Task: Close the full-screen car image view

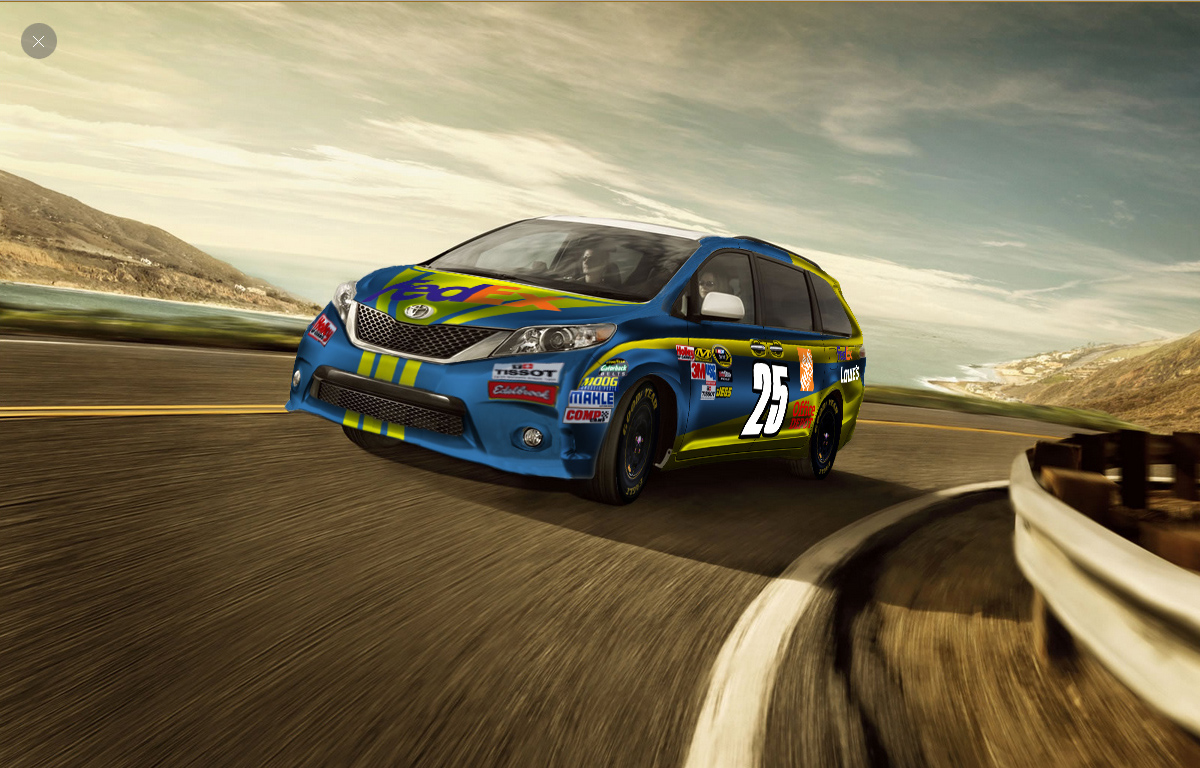Action: pos(39,41)
